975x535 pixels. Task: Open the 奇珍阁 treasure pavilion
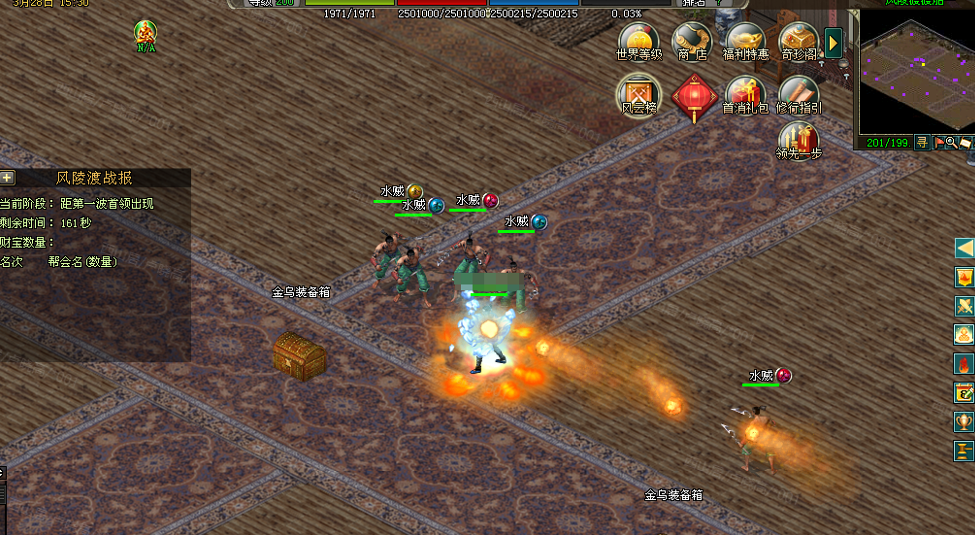[x=798, y=40]
